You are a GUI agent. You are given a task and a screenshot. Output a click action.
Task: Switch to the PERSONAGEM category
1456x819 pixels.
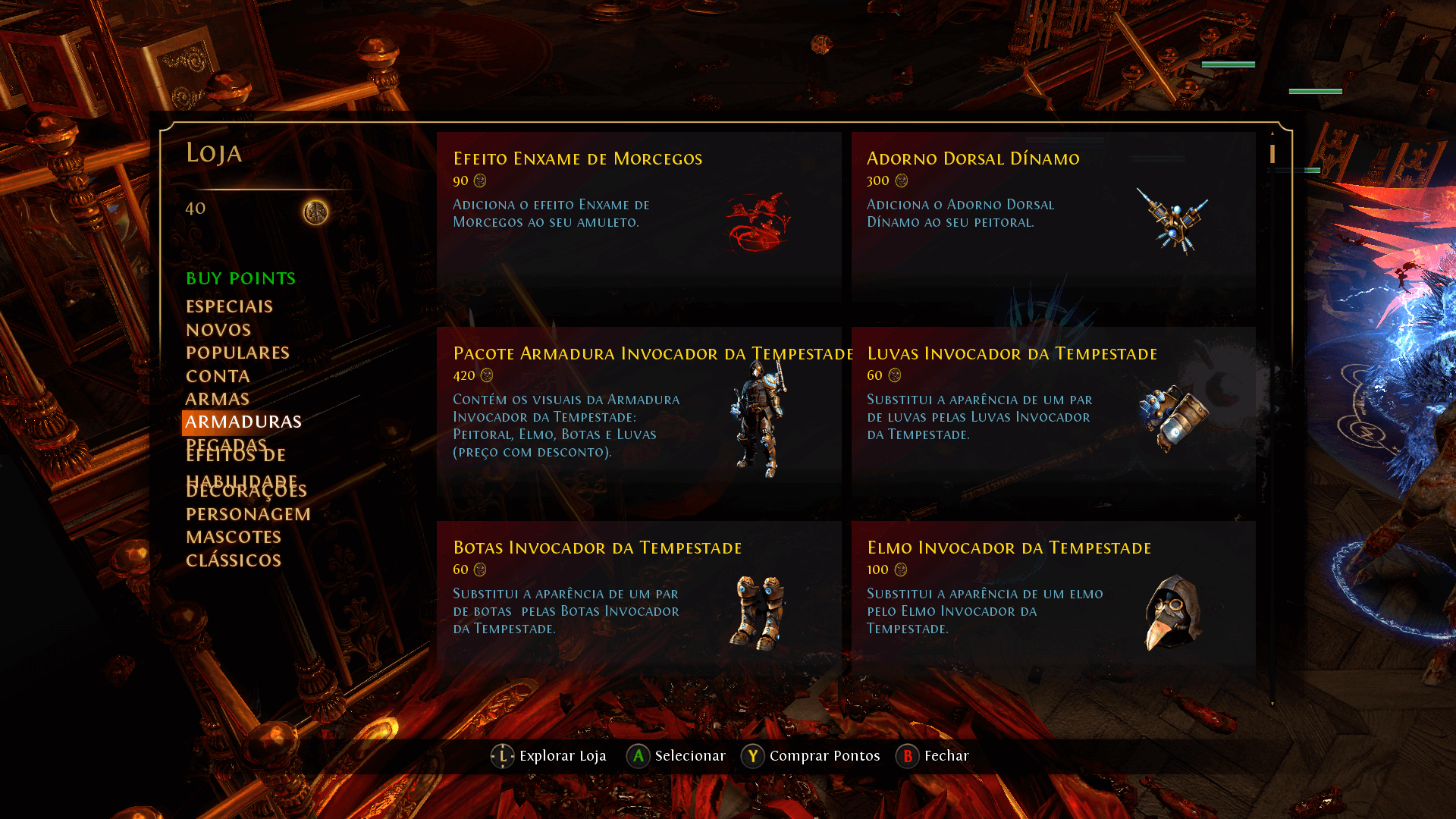(247, 513)
